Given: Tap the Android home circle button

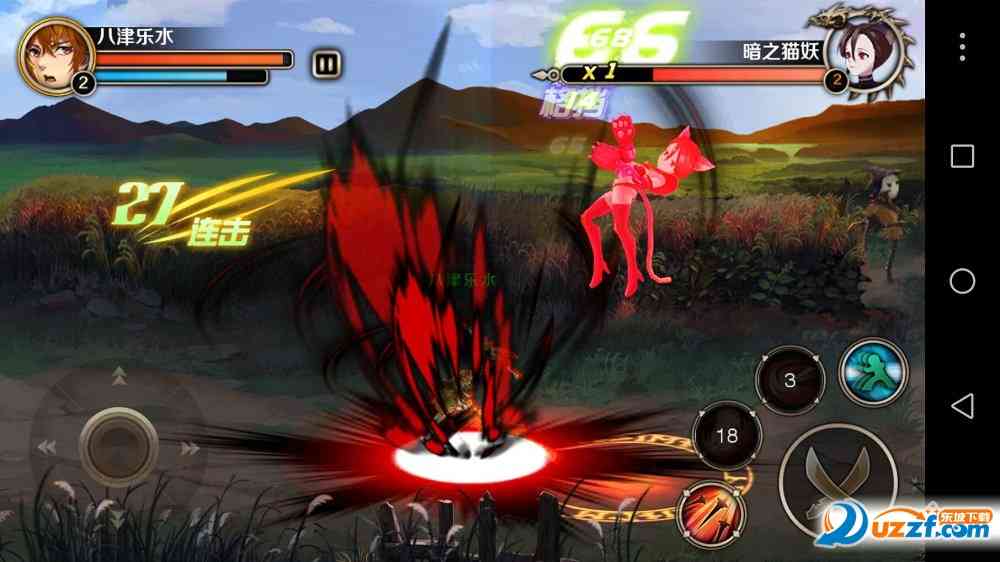Looking at the screenshot, I should coord(962,281).
